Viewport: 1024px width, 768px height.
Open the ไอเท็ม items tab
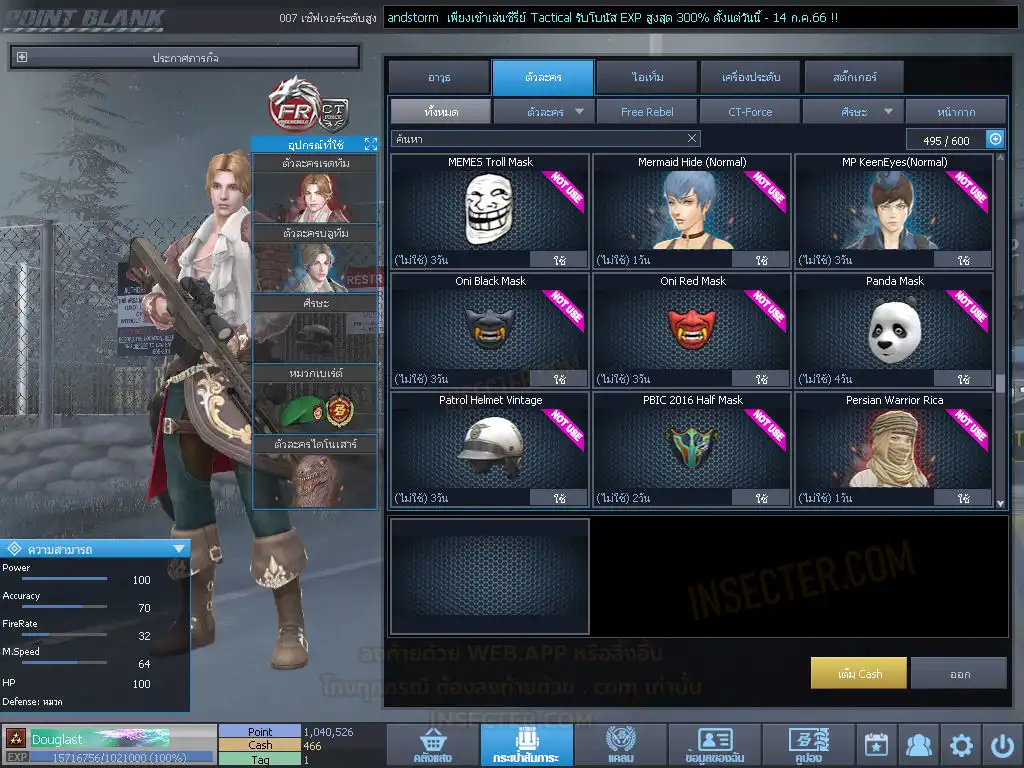point(646,77)
